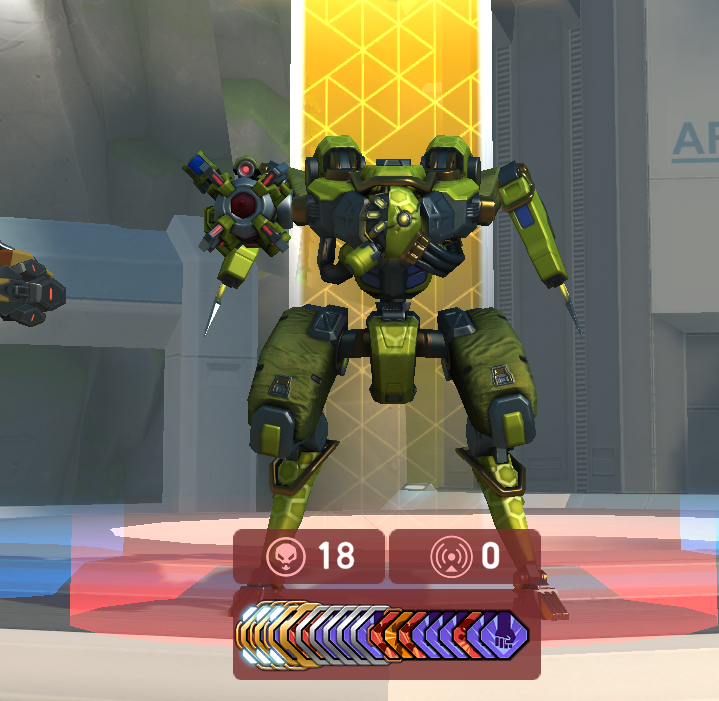Select the purple fist medal badge
Image resolution: width=719 pixels, height=701 pixels.
tap(505, 633)
